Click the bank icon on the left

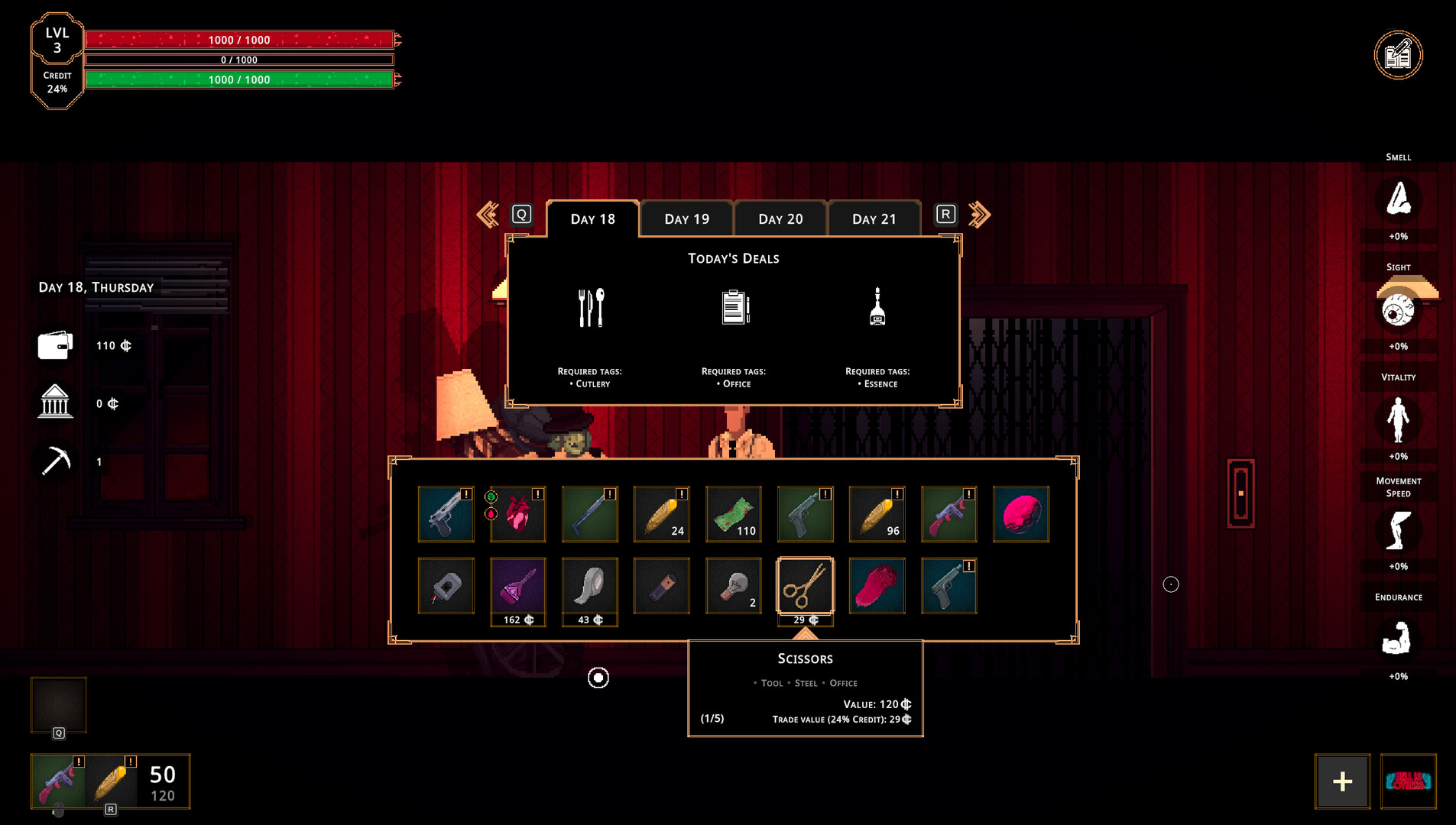[54, 403]
